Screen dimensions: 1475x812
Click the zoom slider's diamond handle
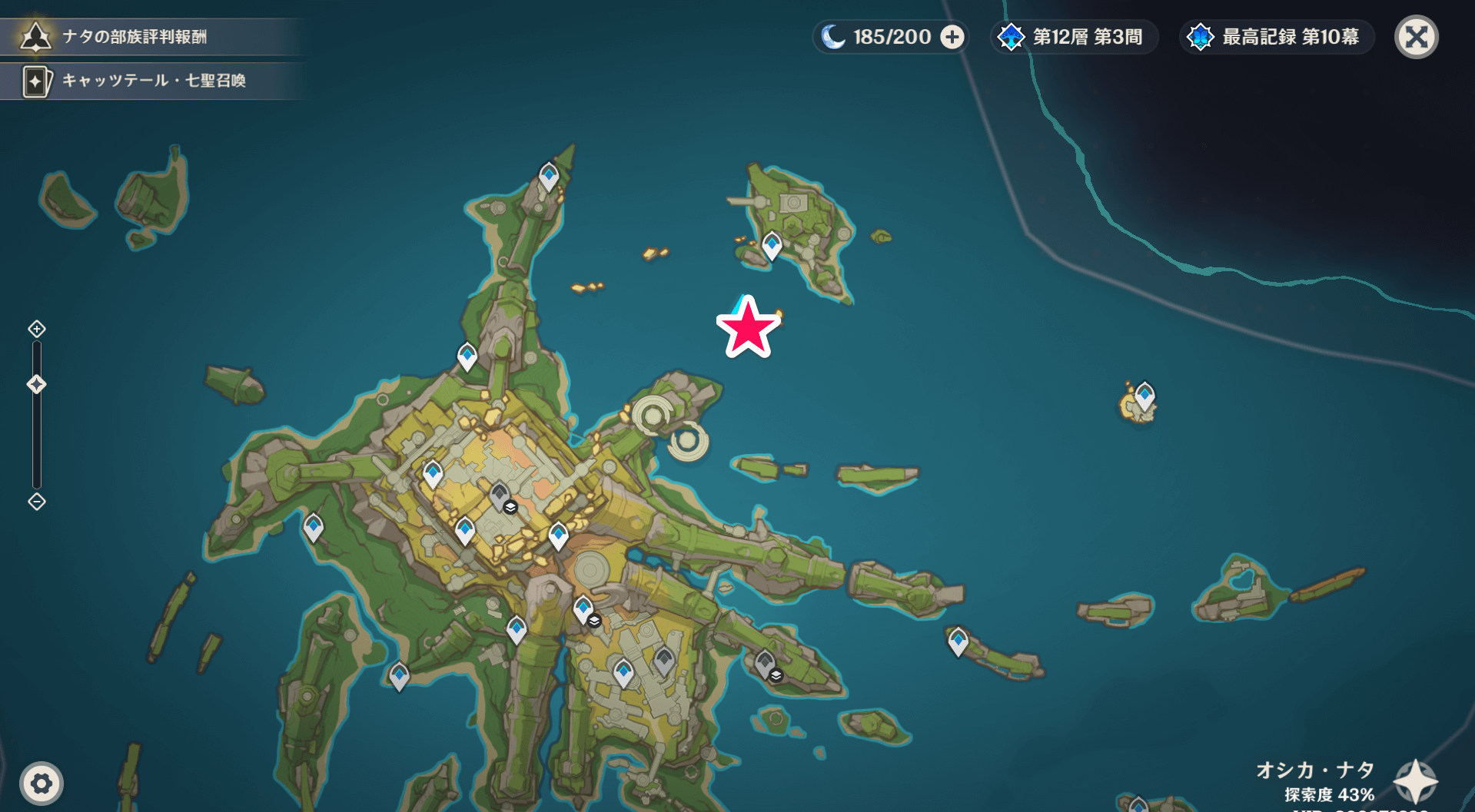tap(37, 384)
